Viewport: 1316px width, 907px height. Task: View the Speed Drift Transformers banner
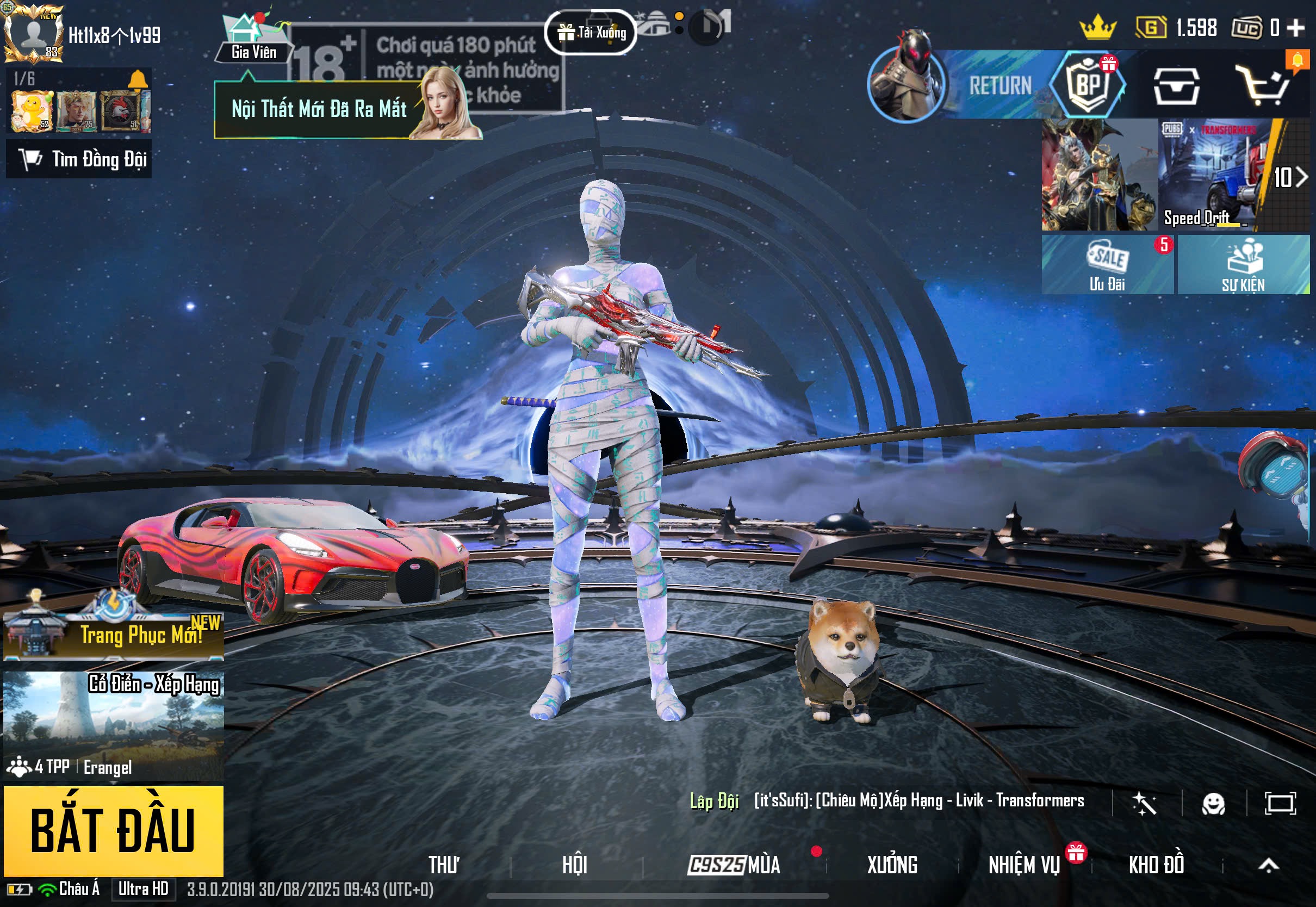1213,175
